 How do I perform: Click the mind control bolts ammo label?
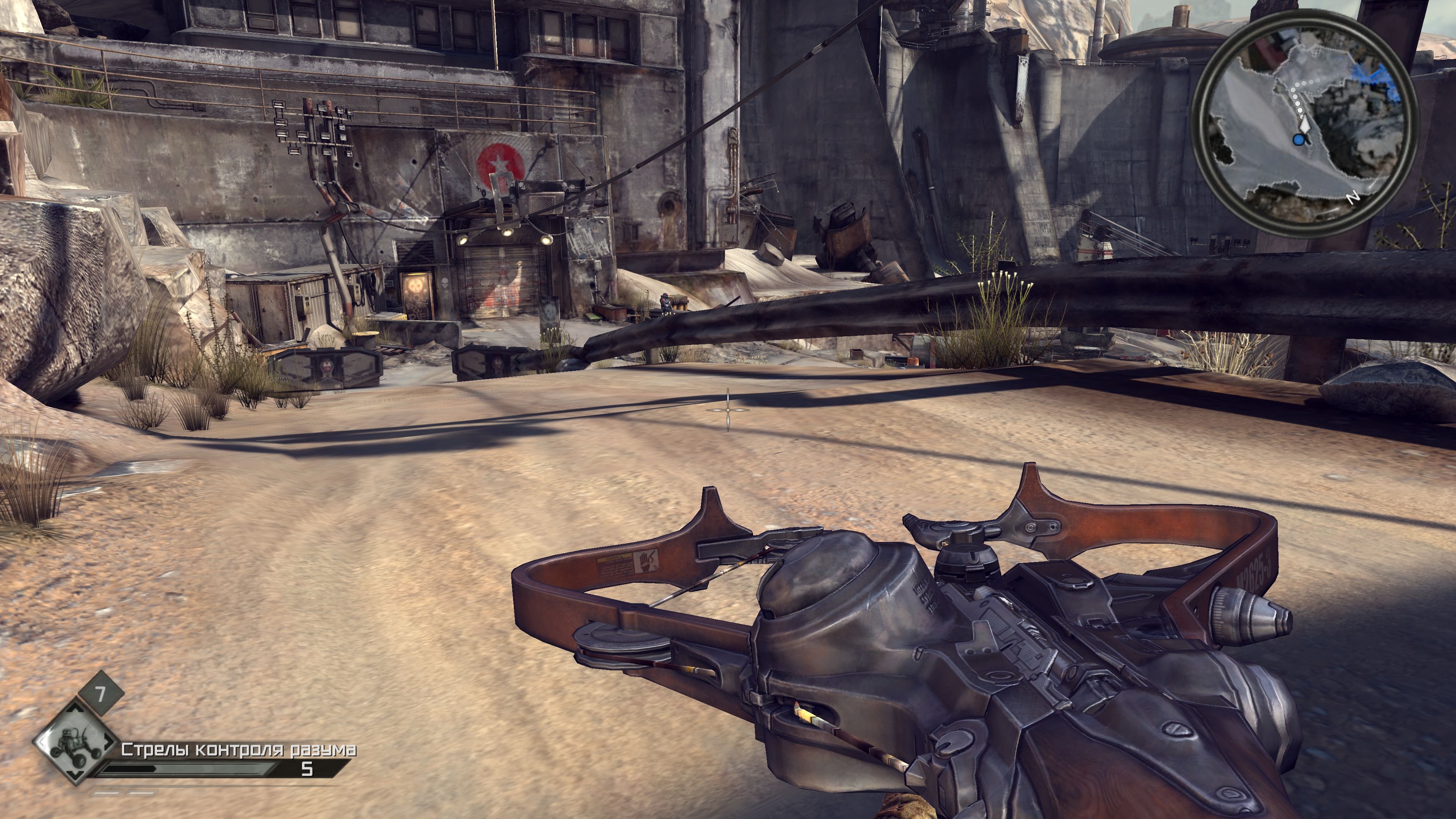[238, 750]
